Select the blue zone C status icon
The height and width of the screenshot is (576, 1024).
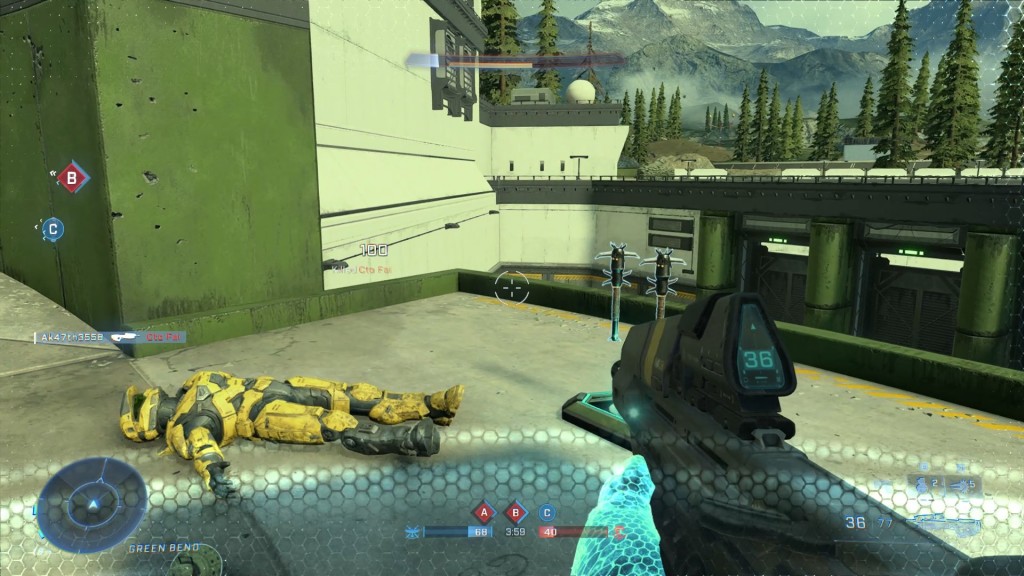click(x=546, y=513)
